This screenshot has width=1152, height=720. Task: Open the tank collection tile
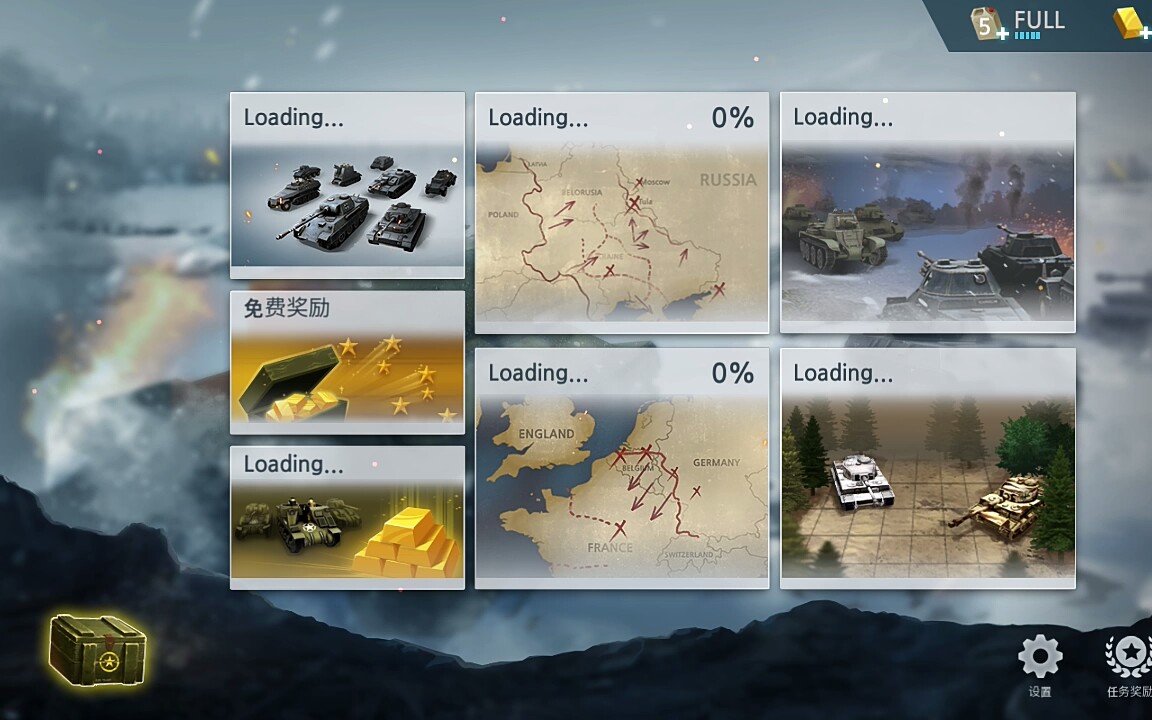[x=347, y=185]
